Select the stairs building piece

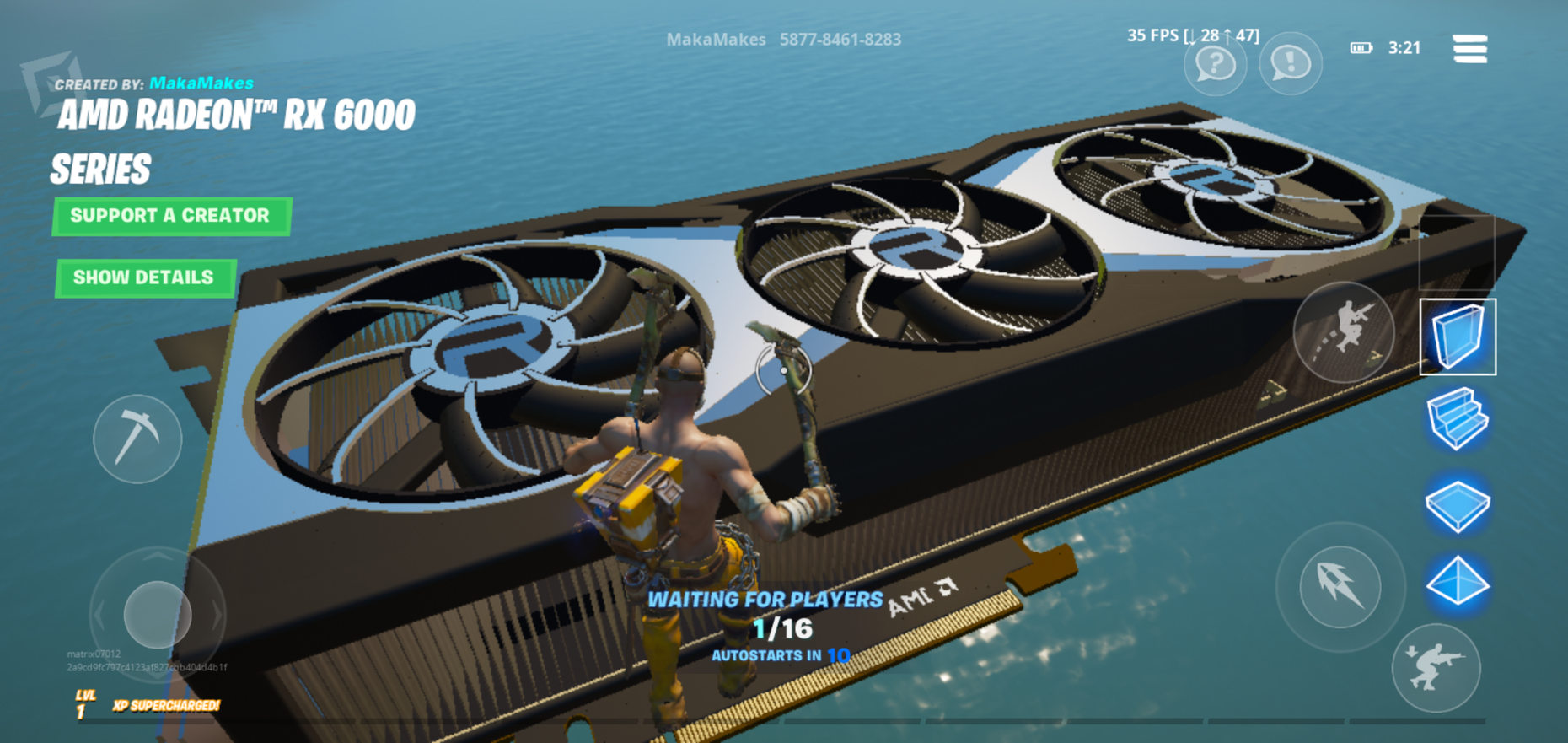pyautogui.click(x=1458, y=419)
